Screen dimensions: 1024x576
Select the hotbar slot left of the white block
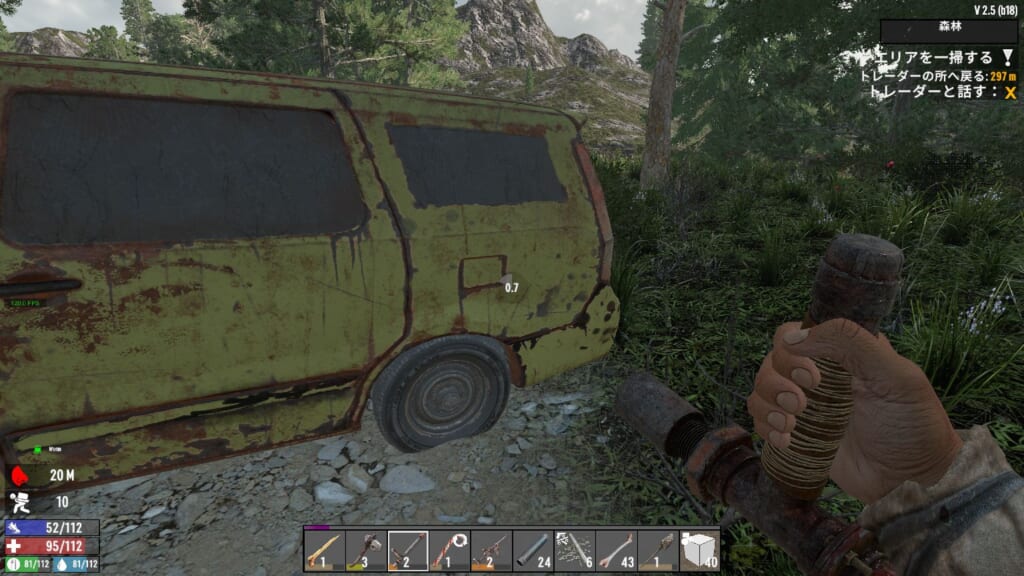(x=657, y=550)
